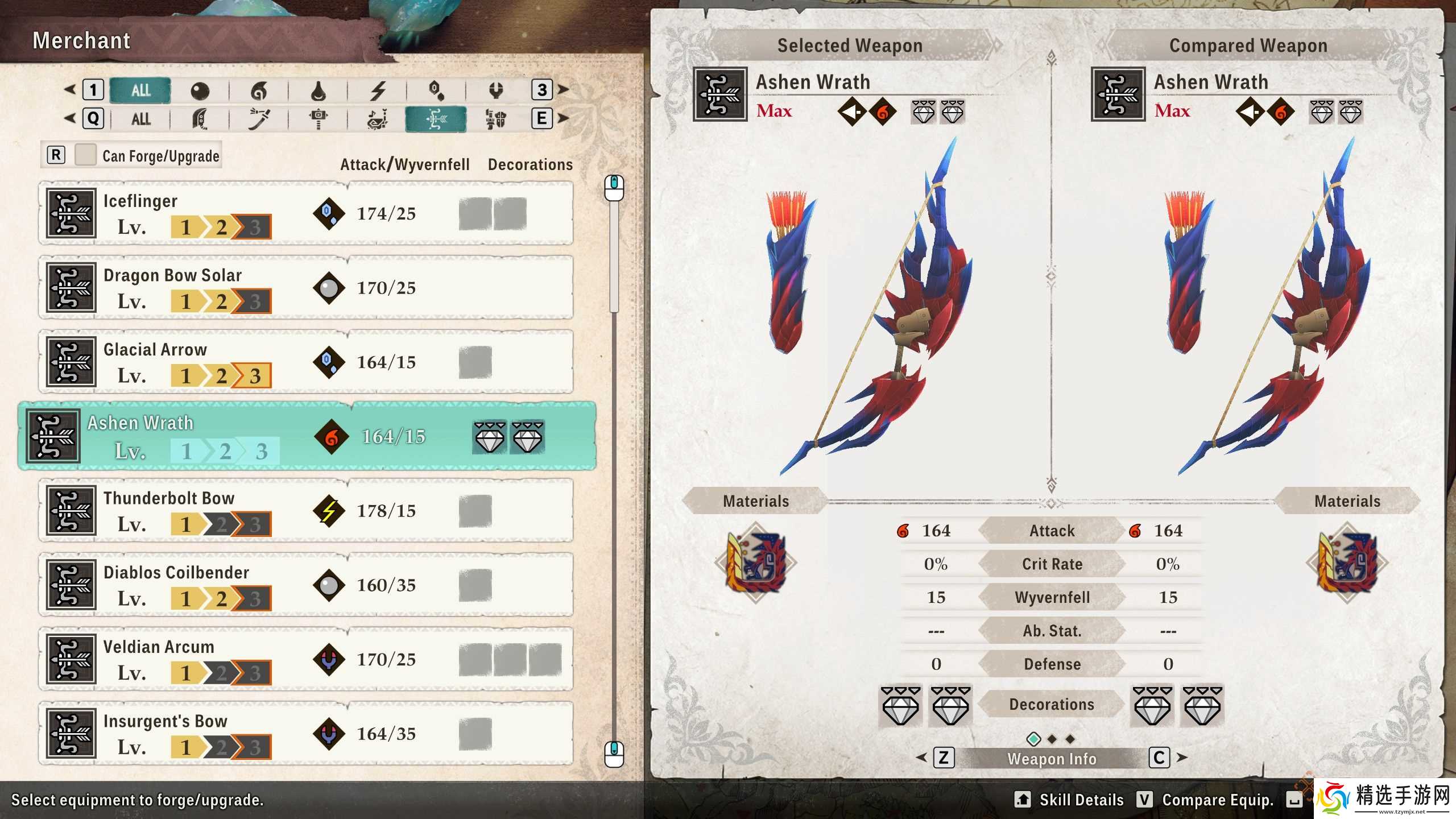The width and height of the screenshot is (1456, 819).
Task: Open the Compared Weapon panel tab
Action: 1248,45
